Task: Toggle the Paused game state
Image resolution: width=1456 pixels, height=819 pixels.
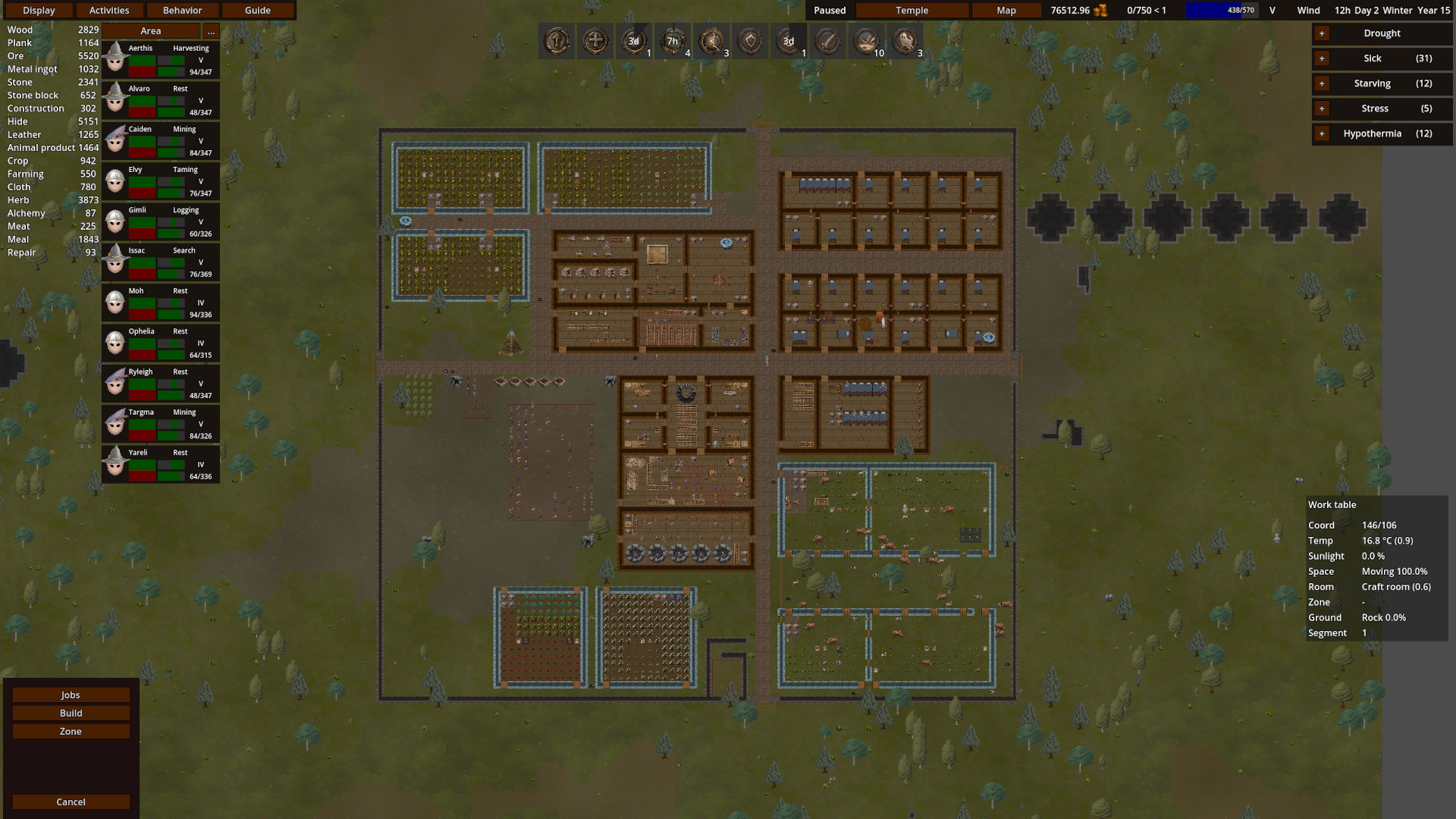Action: [828, 11]
